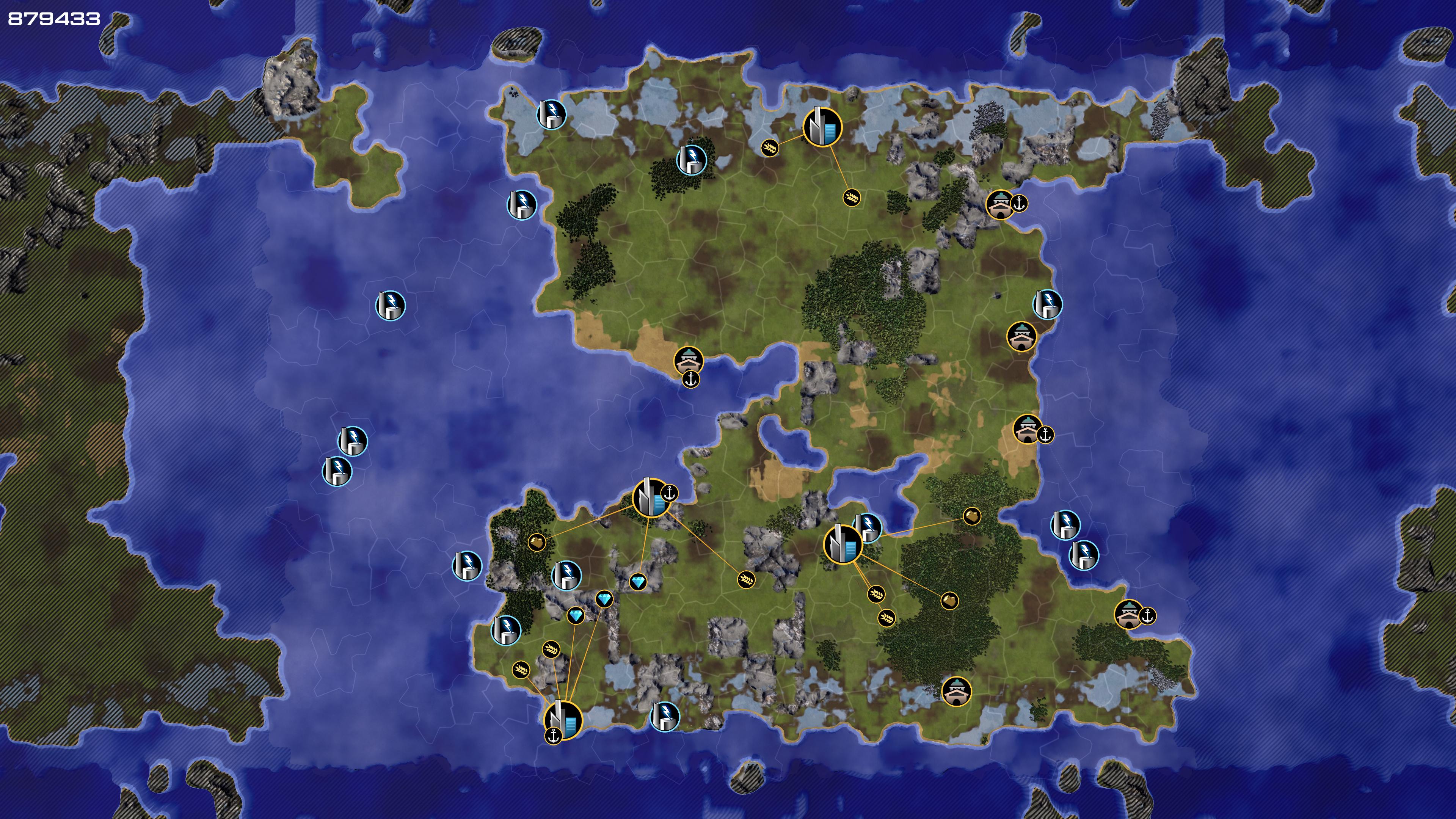The image size is (1456, 819).
Task: Select the city linked to two gold nuggets
Action: (842, 544)
